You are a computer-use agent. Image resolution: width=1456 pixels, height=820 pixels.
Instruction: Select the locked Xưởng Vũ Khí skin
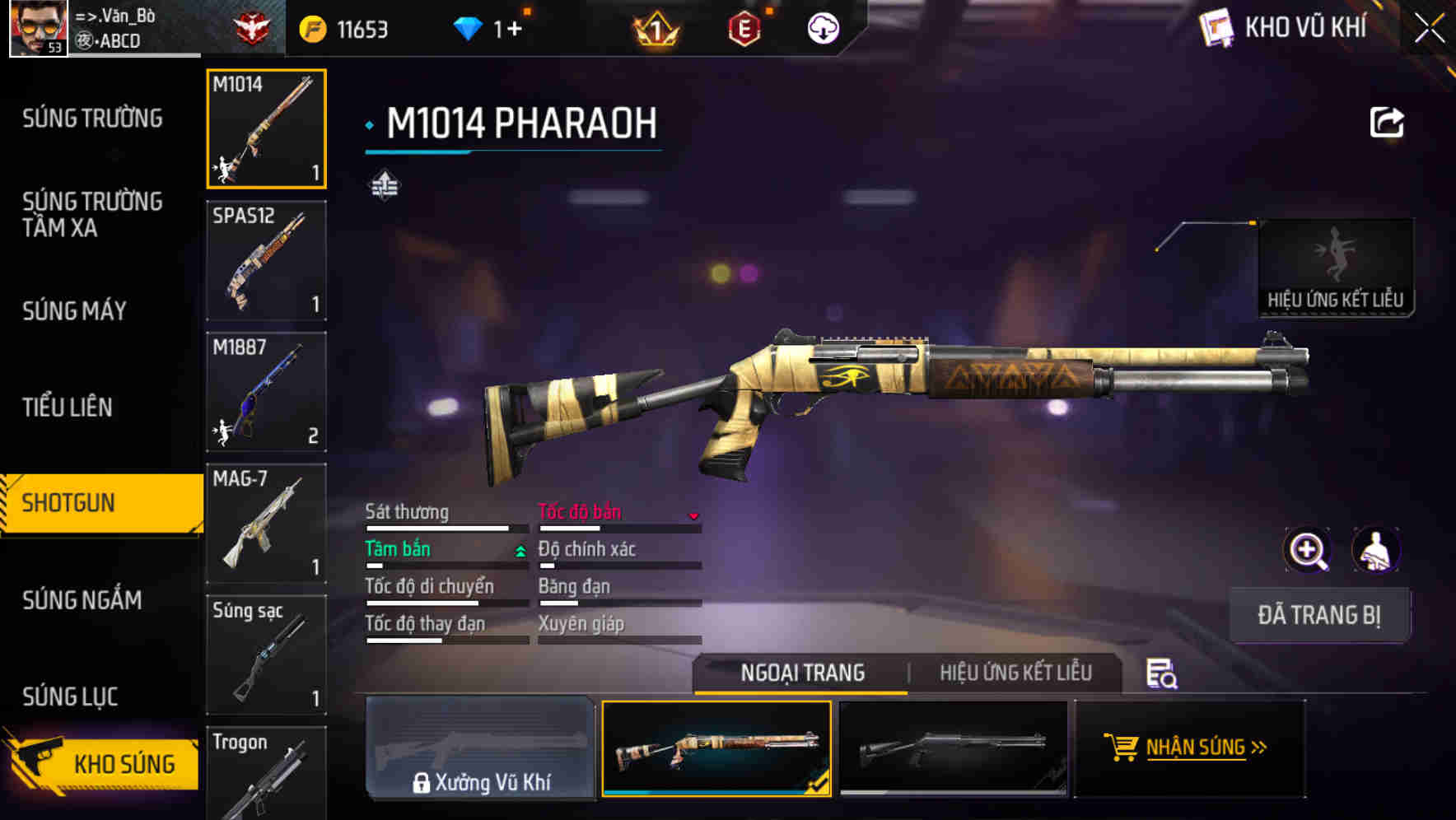pos(480,748)
